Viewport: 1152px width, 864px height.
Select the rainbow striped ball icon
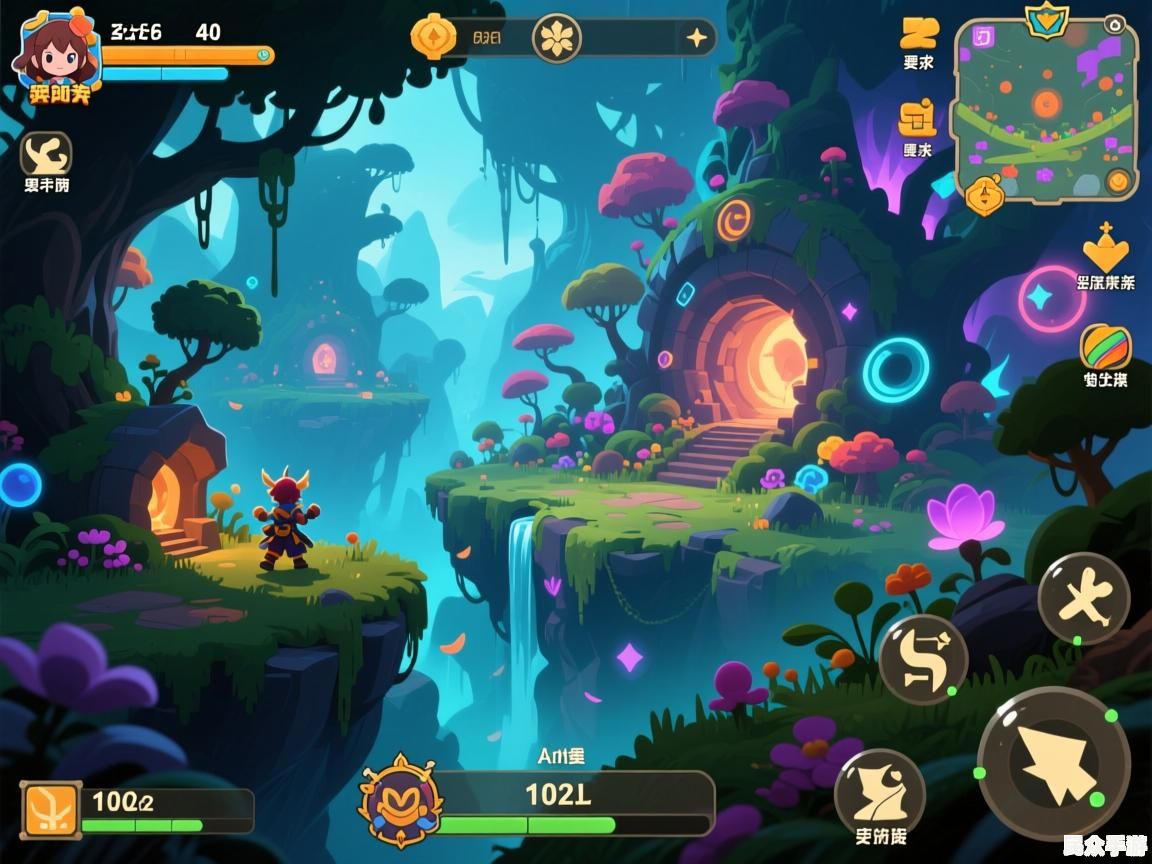[1105, 347]
